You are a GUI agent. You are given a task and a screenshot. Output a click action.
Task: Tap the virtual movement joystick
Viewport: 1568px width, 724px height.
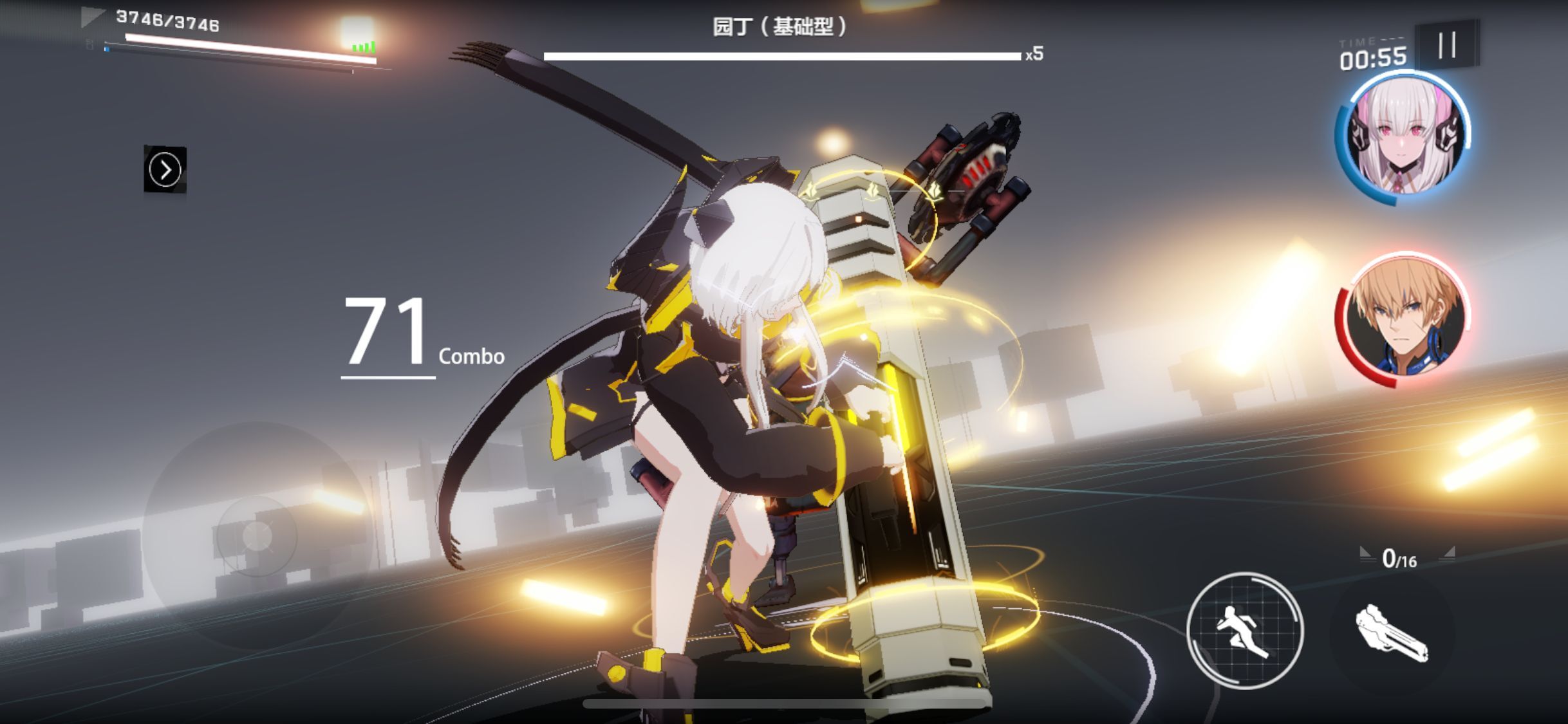257,535
